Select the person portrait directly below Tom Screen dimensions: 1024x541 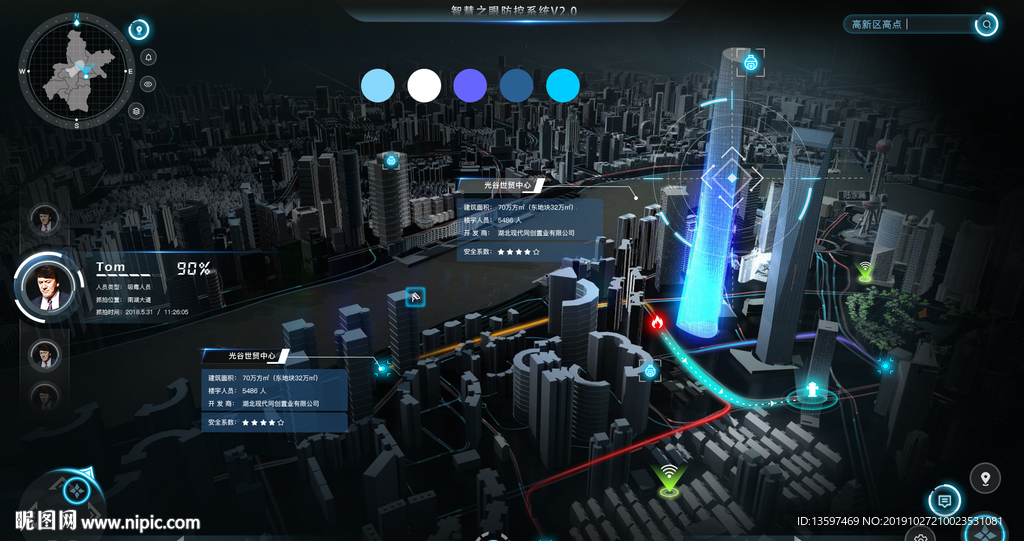coord(44,353)
